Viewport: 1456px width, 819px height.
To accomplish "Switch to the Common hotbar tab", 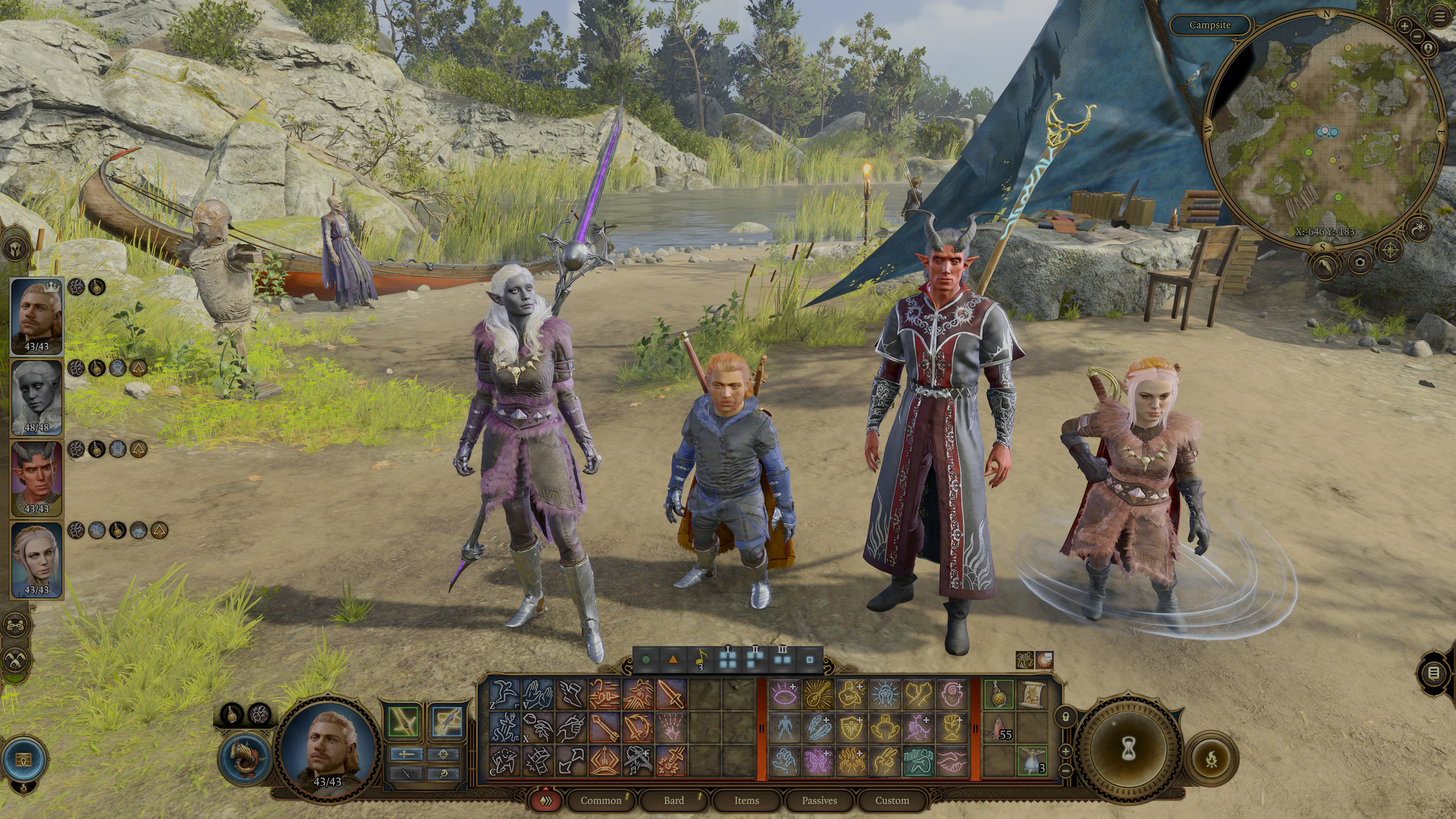I will coord(601,800).
